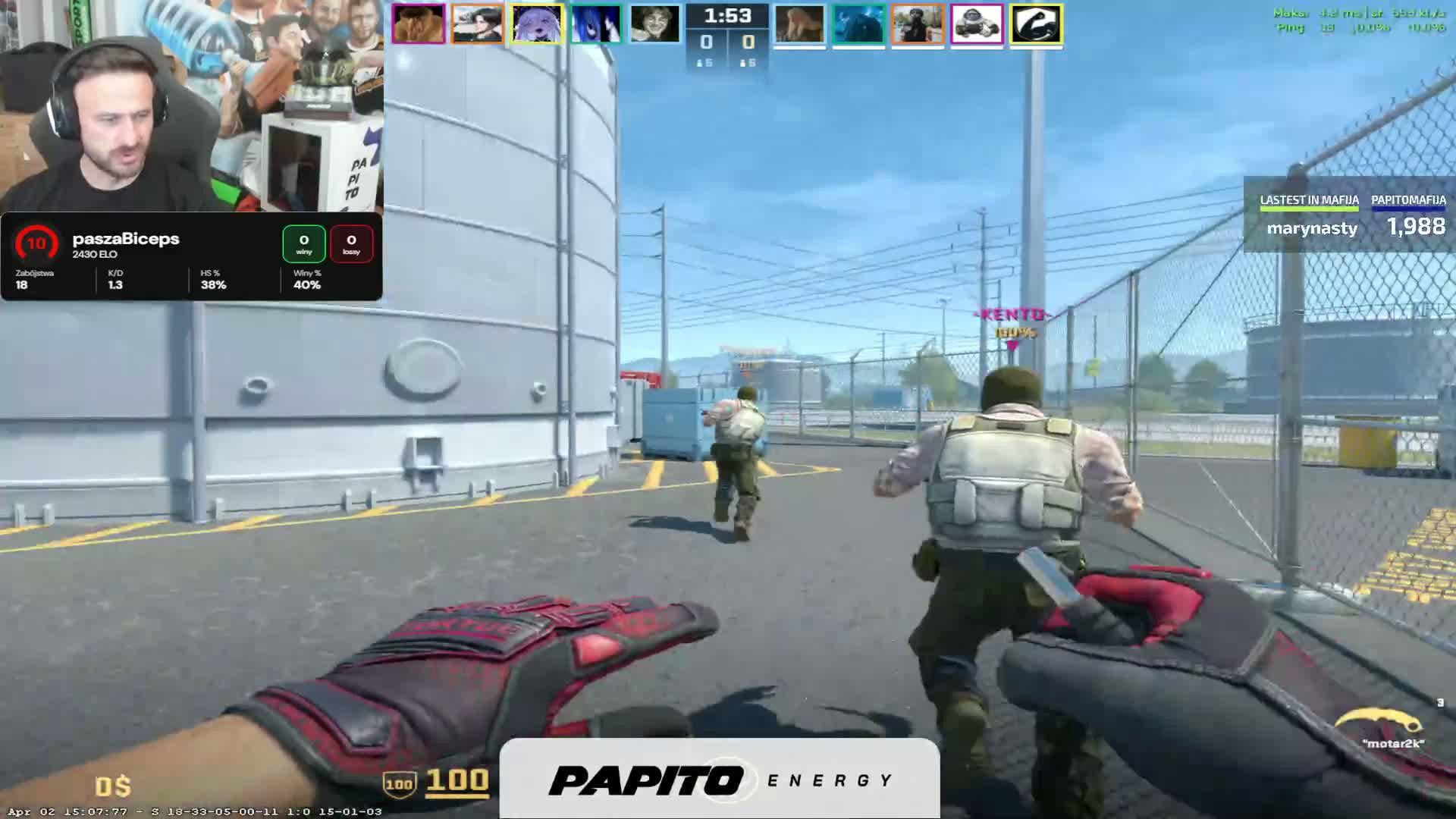Click the flexing bicep logo avatar
This screenshot has width=1456, height=819.
coord(1036,24)
